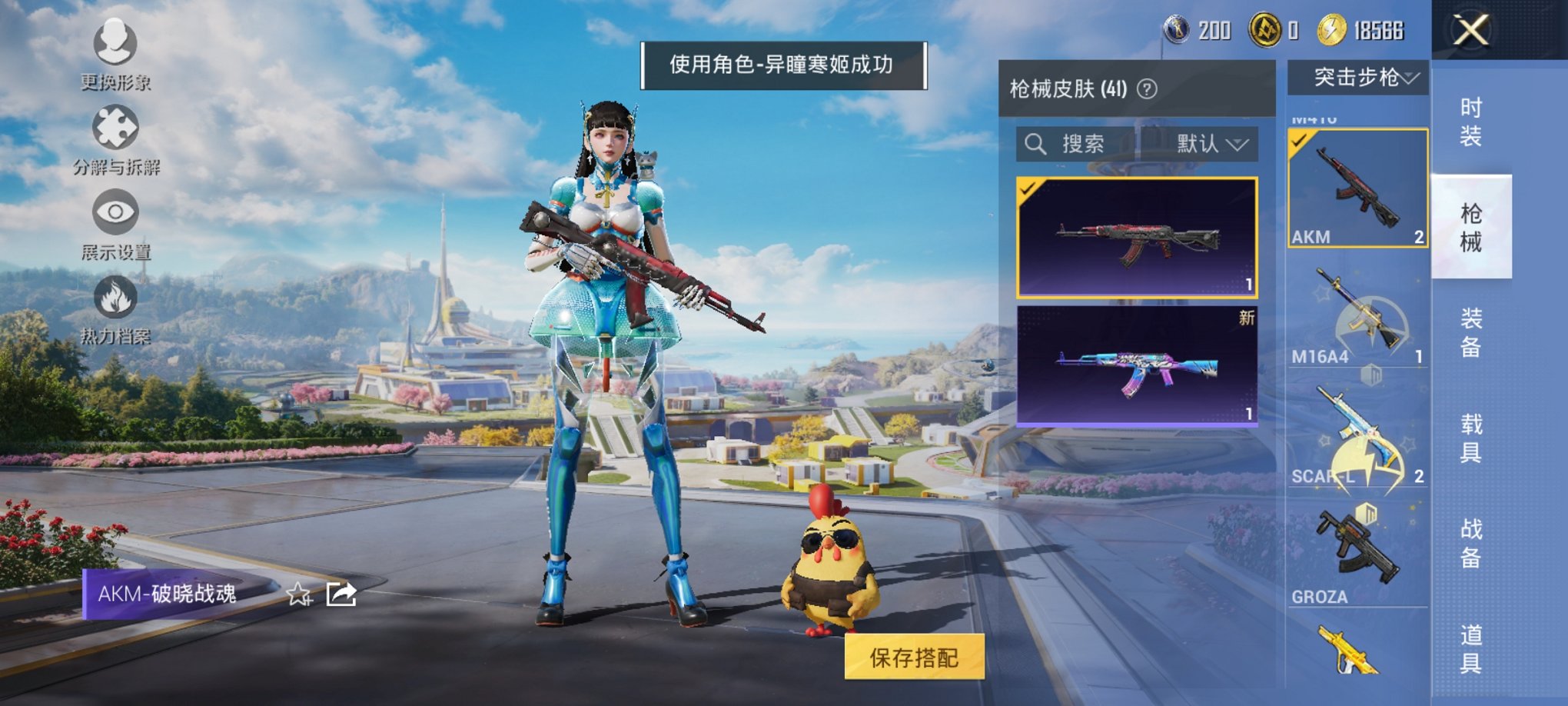Open the help question mark beside 枪械皮肤
Image resolution: width=1568 pixels, height=706 pixels.
[x=1146, y=89]
